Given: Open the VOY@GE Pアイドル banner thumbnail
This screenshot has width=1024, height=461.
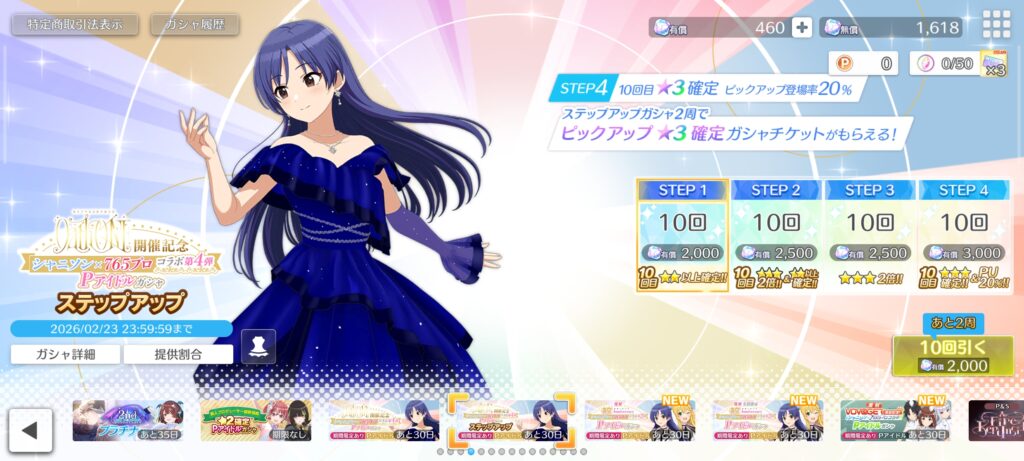Looking at the screenshot, I should (x=895, y=421).
